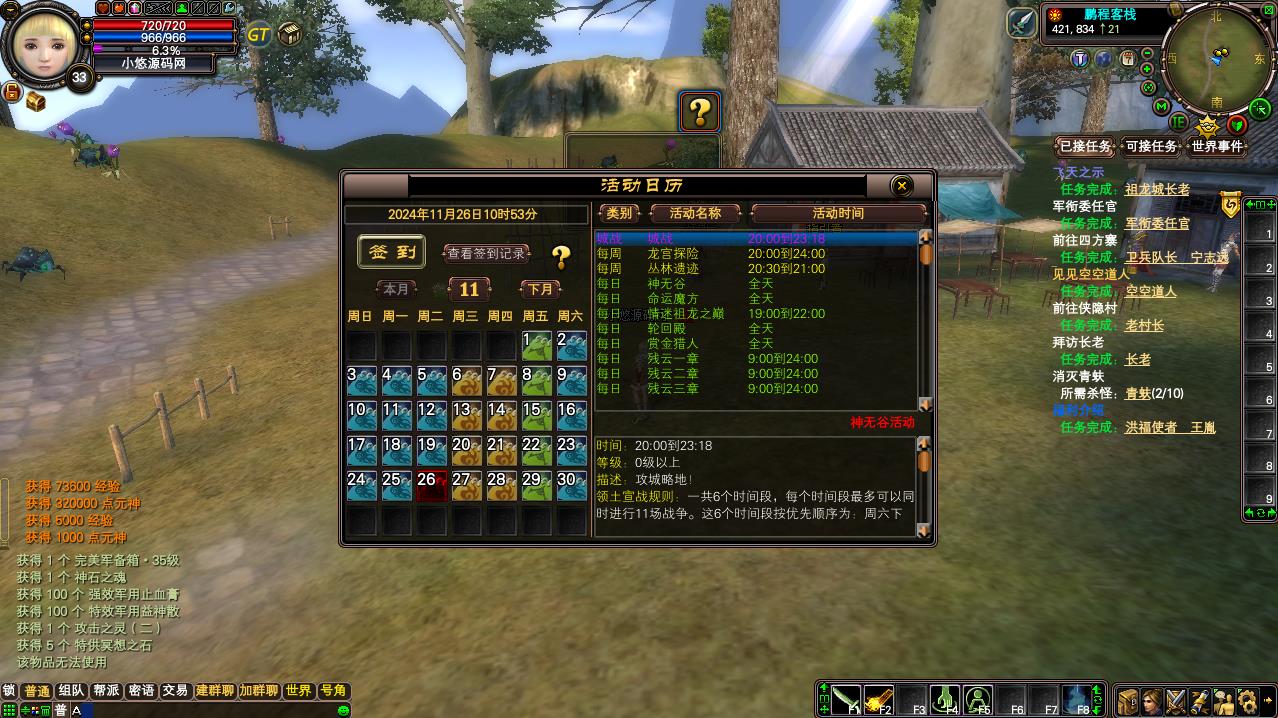Select day 15 on the calendar
The width and height of the screenshot is (1278, 718).
point(536,415)
